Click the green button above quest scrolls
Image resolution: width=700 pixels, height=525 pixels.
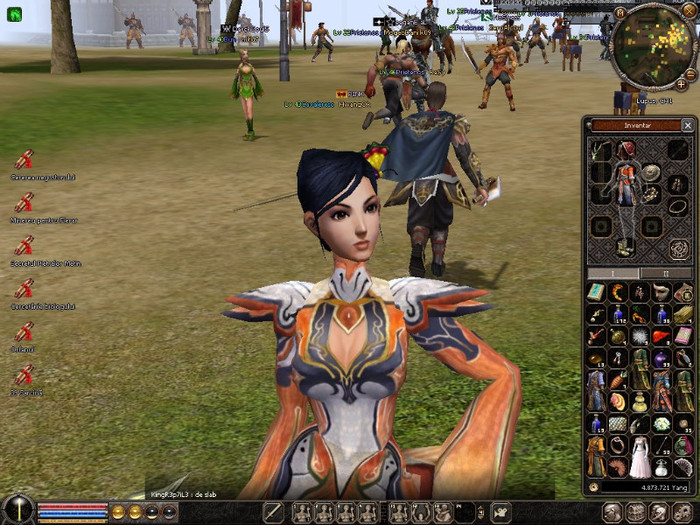pyautogui.click(x=14, y=14)
